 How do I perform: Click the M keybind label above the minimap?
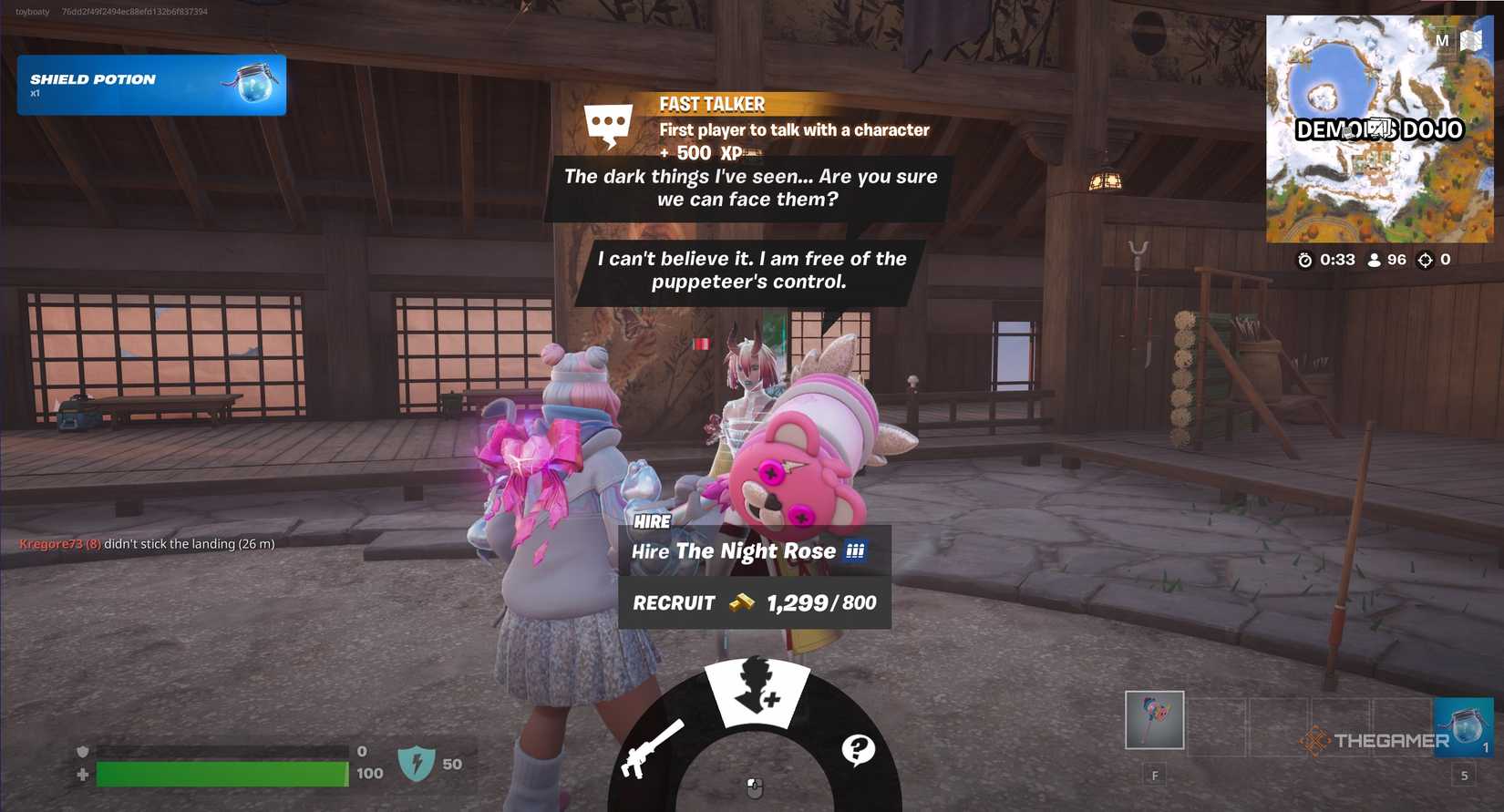pos(1444,41)
